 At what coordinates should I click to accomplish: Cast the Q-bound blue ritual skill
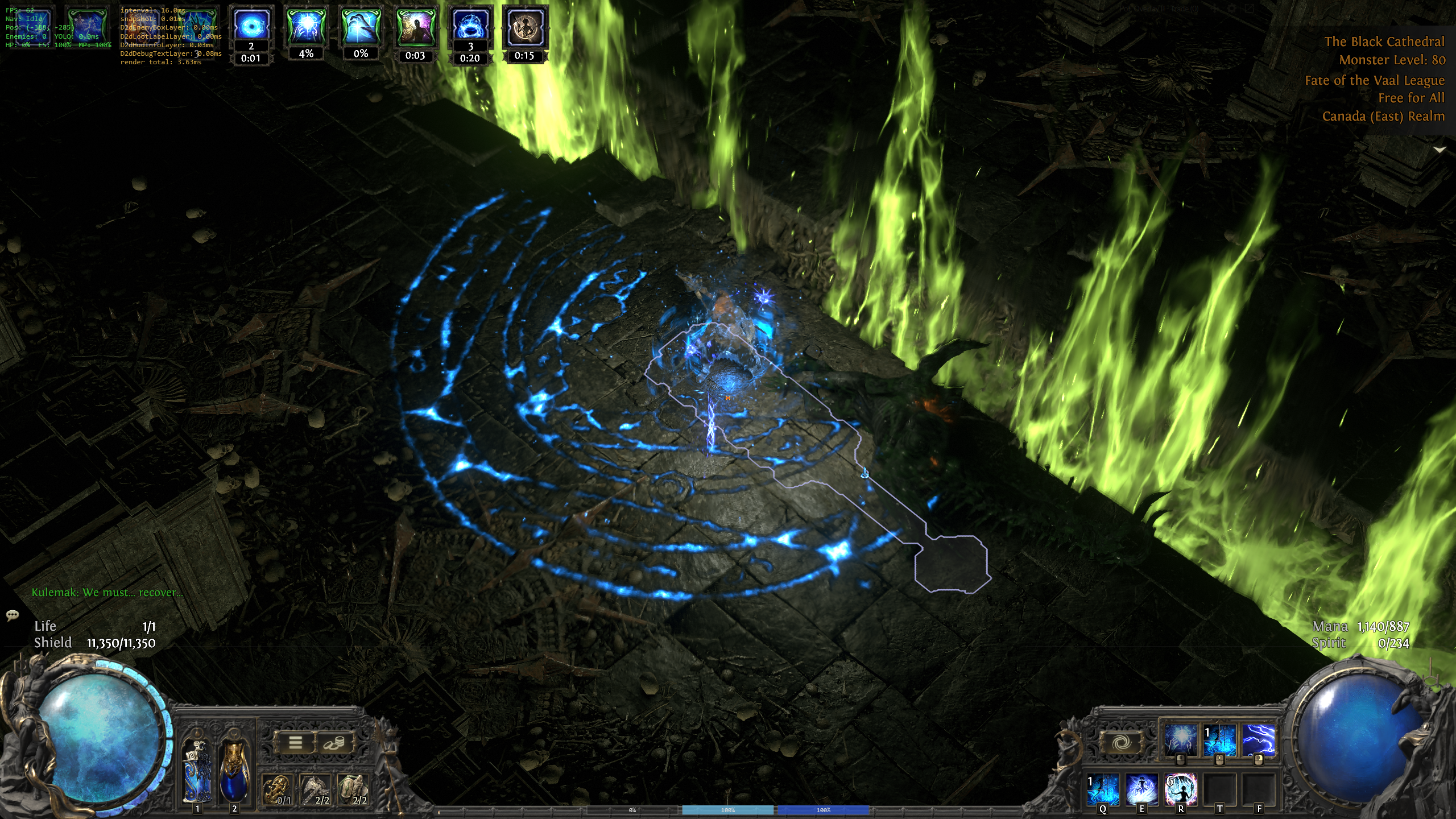[x=1103, y=789]
